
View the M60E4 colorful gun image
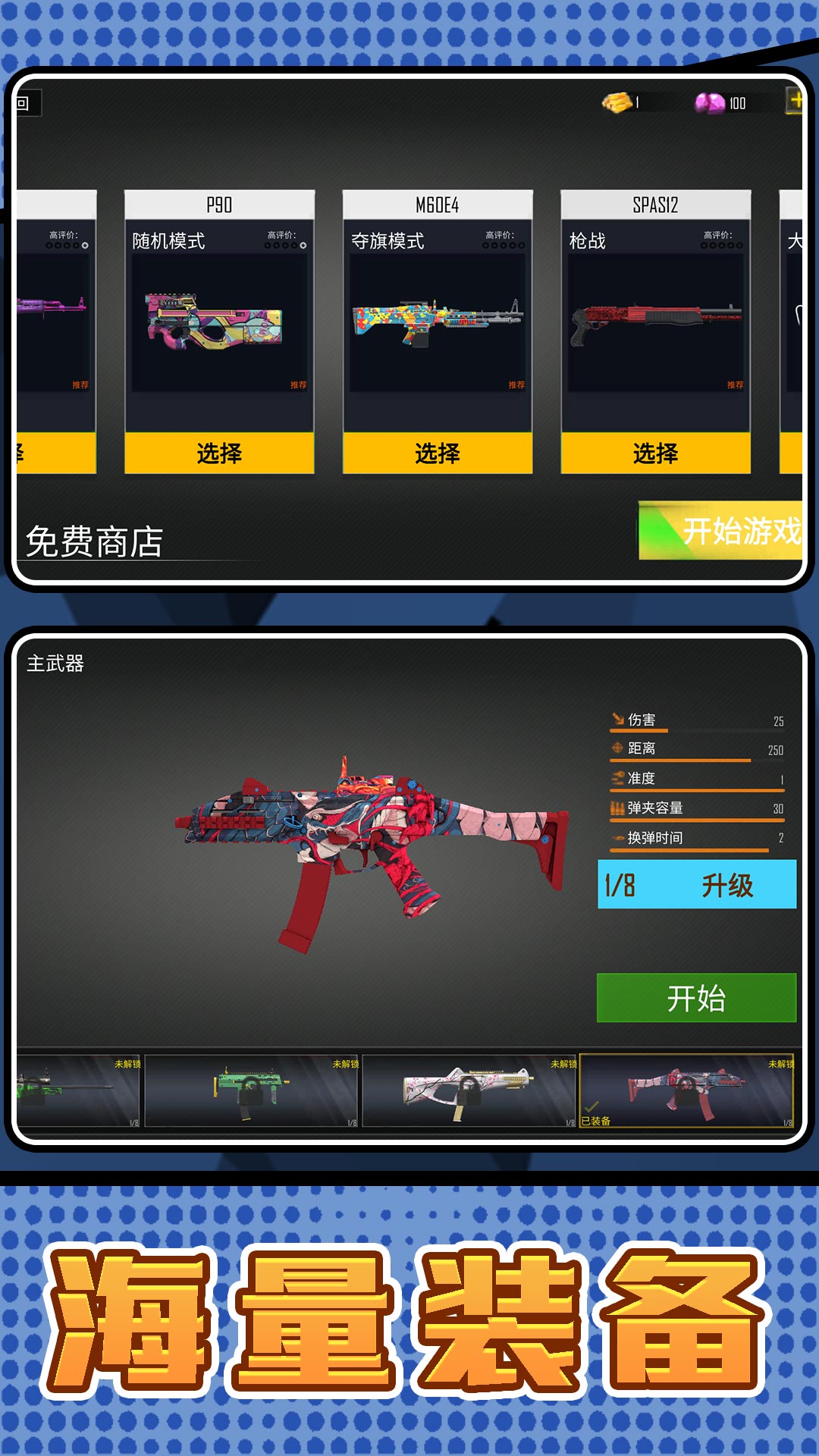(438, 322)
